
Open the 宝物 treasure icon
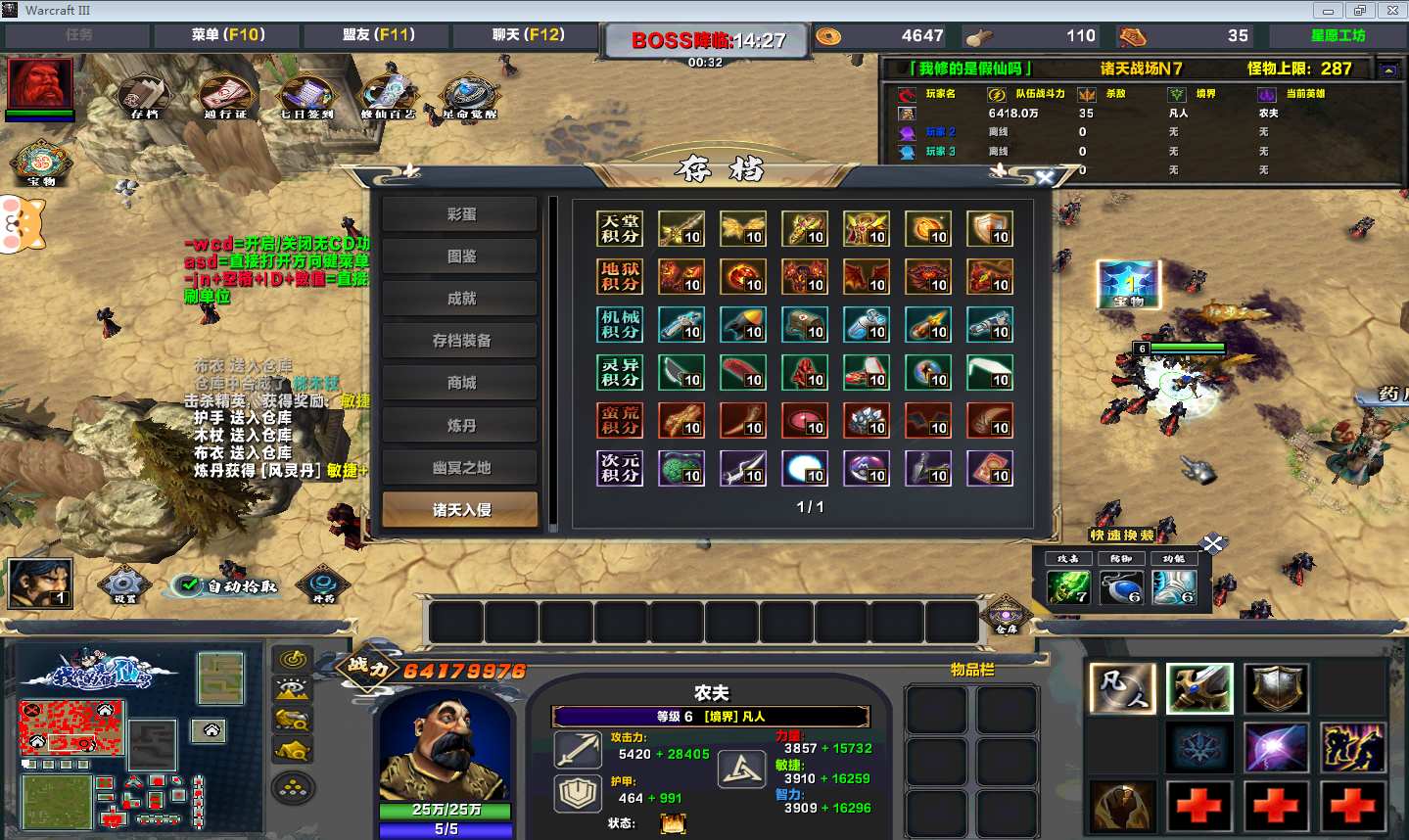tap(40, 163)
